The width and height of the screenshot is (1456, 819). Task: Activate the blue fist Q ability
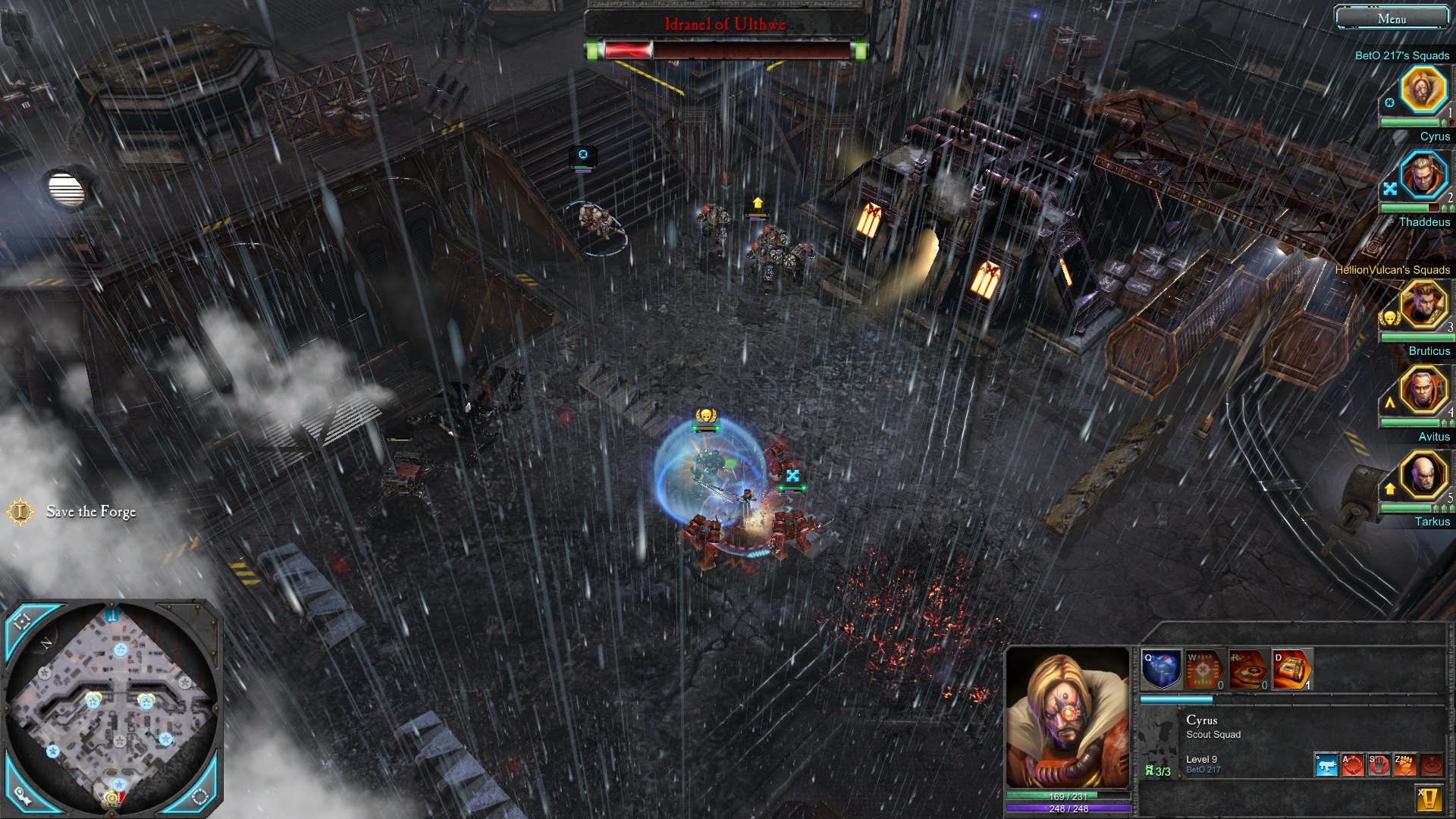(x=1161, y=670)
